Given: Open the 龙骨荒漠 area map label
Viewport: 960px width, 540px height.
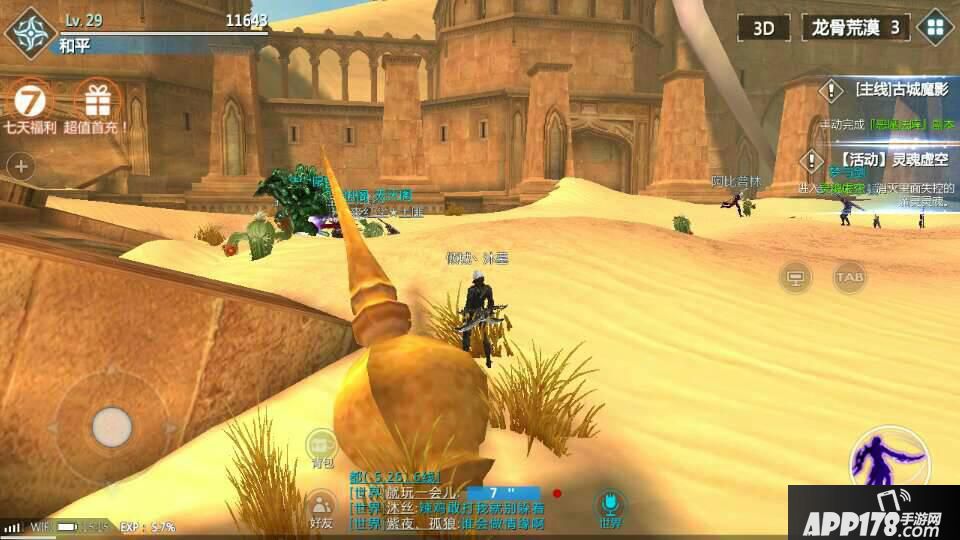Looking at the screenshot, I should tap(855, 28).
